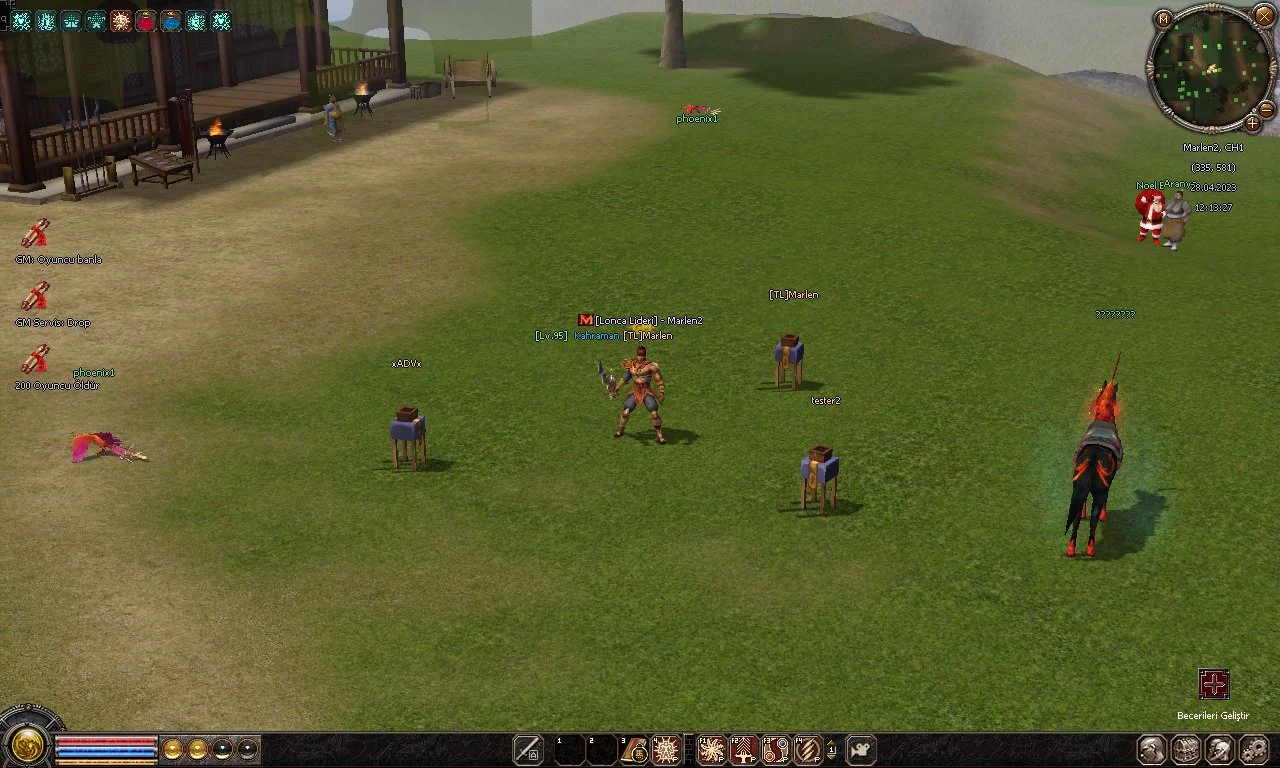Open the character helmet button
1280x768 pixels.
[x=1152, y=749]
